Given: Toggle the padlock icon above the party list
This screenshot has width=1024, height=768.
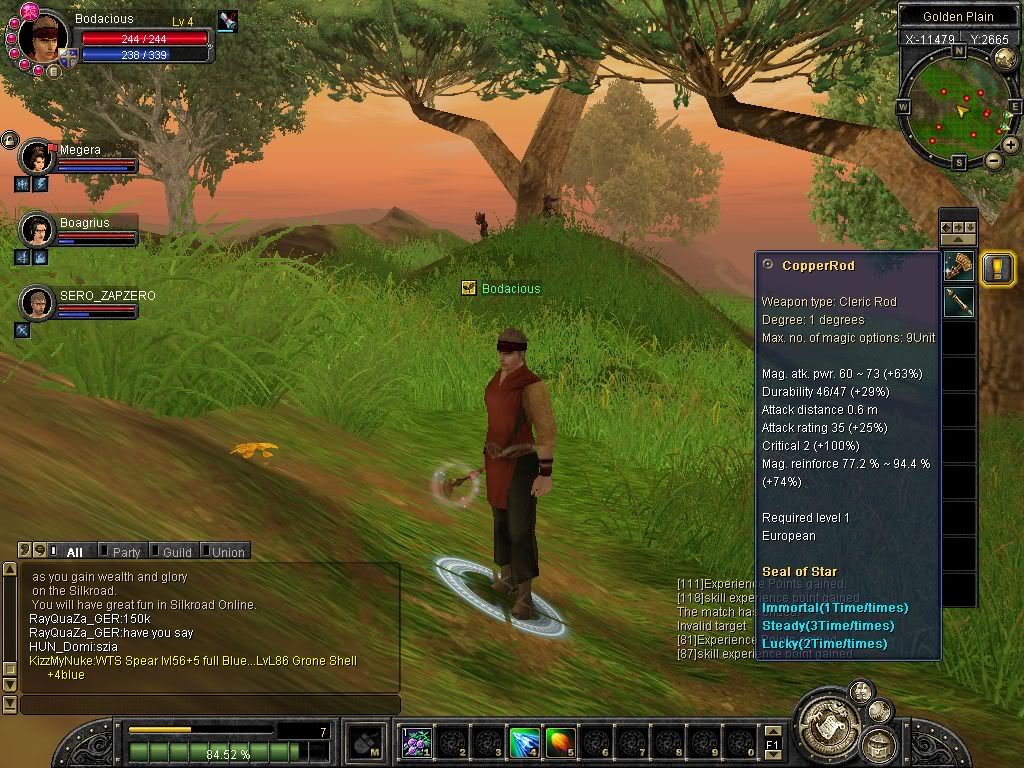Looking at the screenshot, I should pos(10,139).
